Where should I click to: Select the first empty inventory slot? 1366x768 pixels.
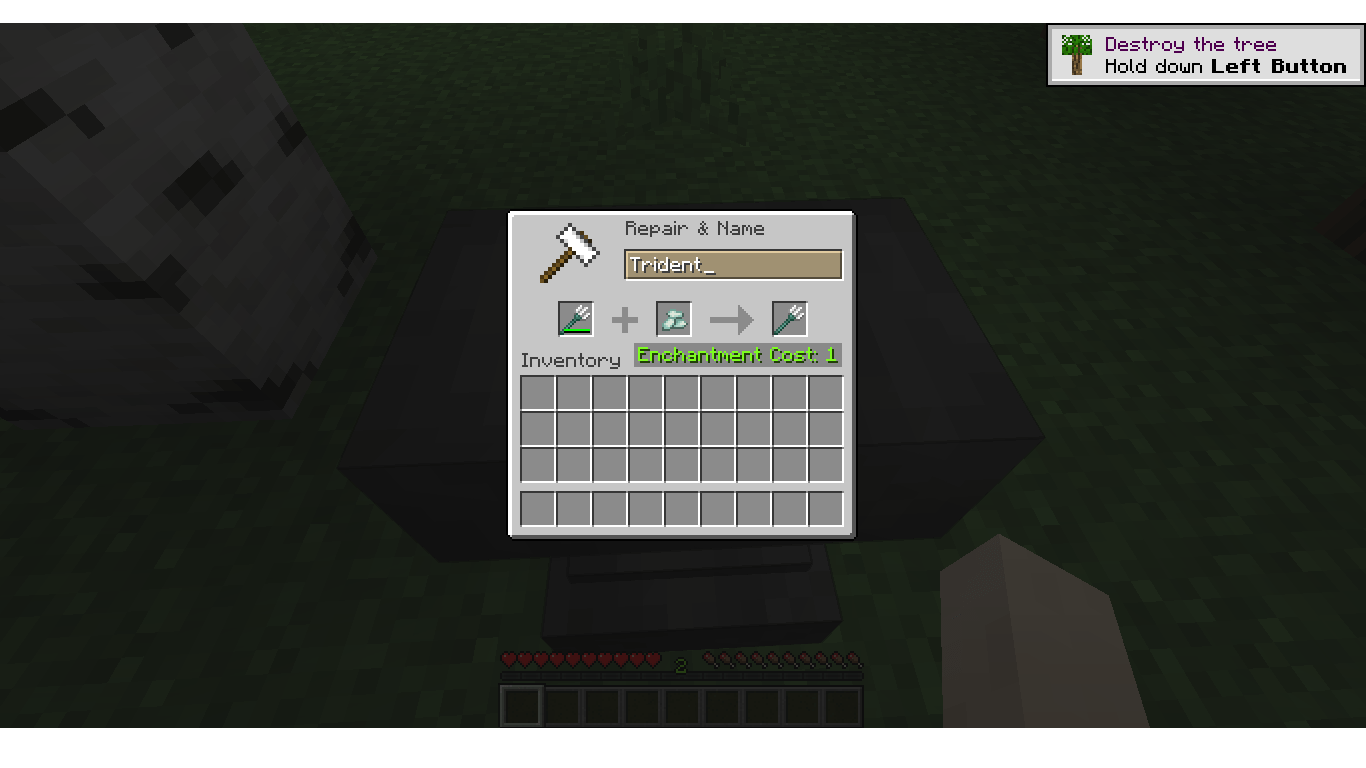click(538, 392)
